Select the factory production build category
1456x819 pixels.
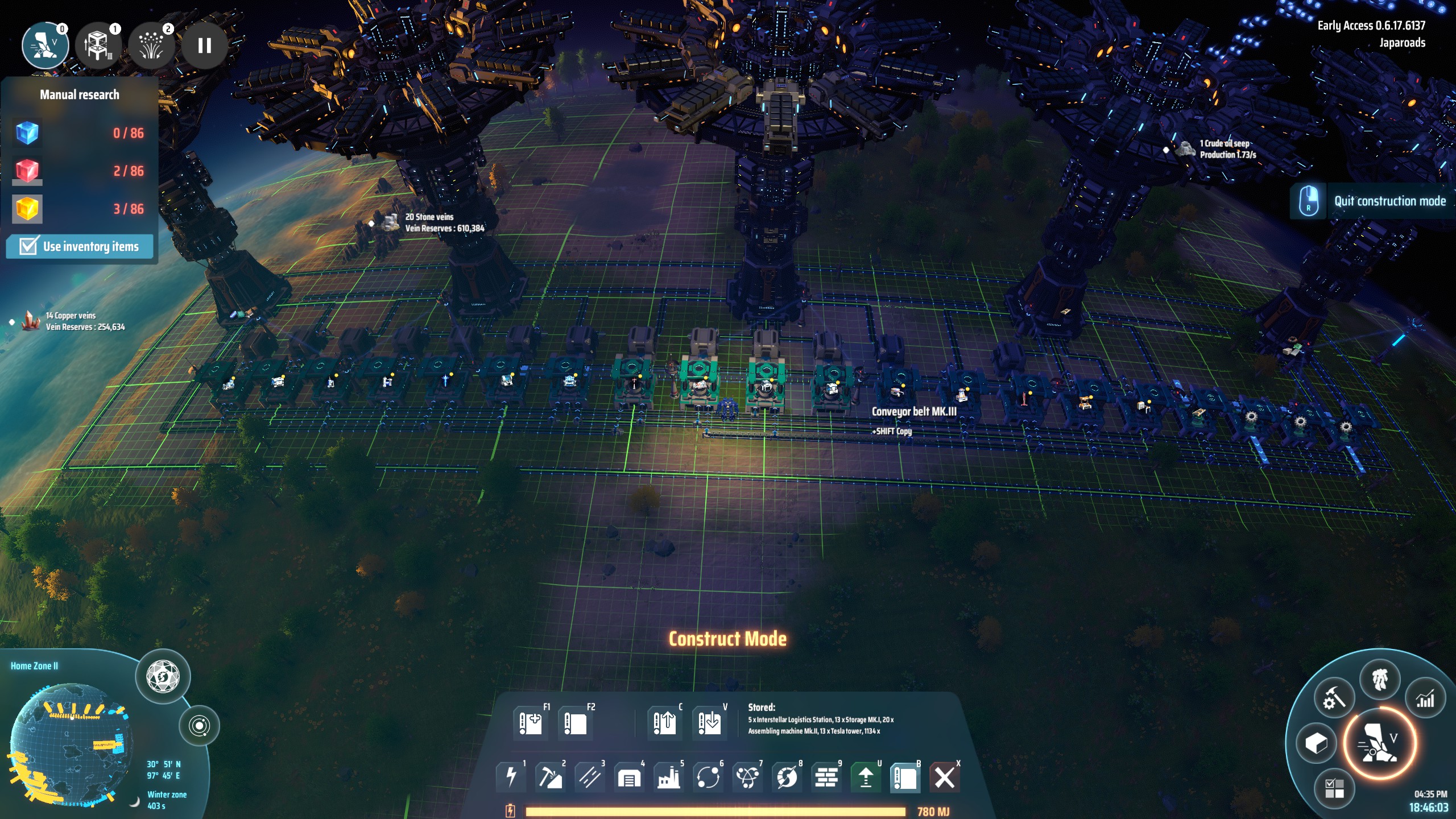coord(668,776)
